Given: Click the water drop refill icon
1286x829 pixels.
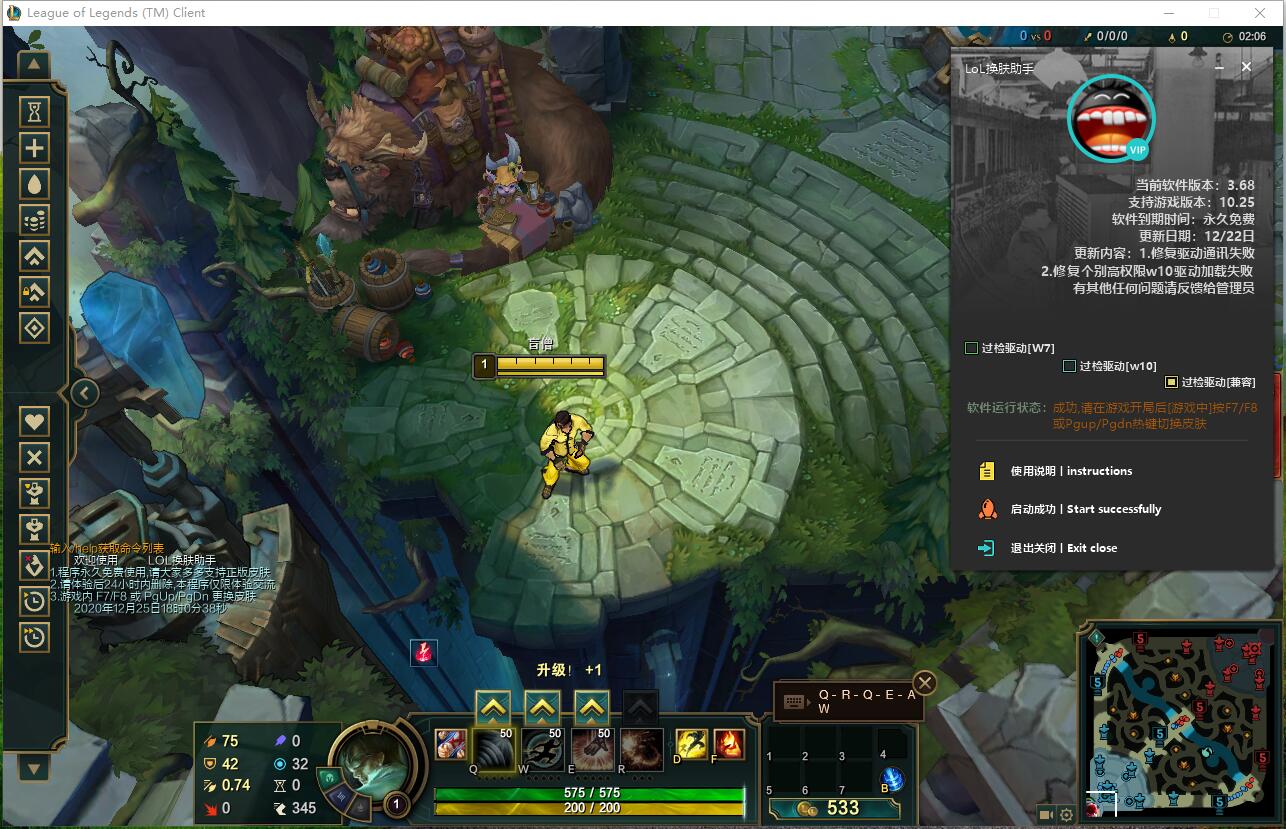Looking at the screenshot, I should (x=34, y=183).
